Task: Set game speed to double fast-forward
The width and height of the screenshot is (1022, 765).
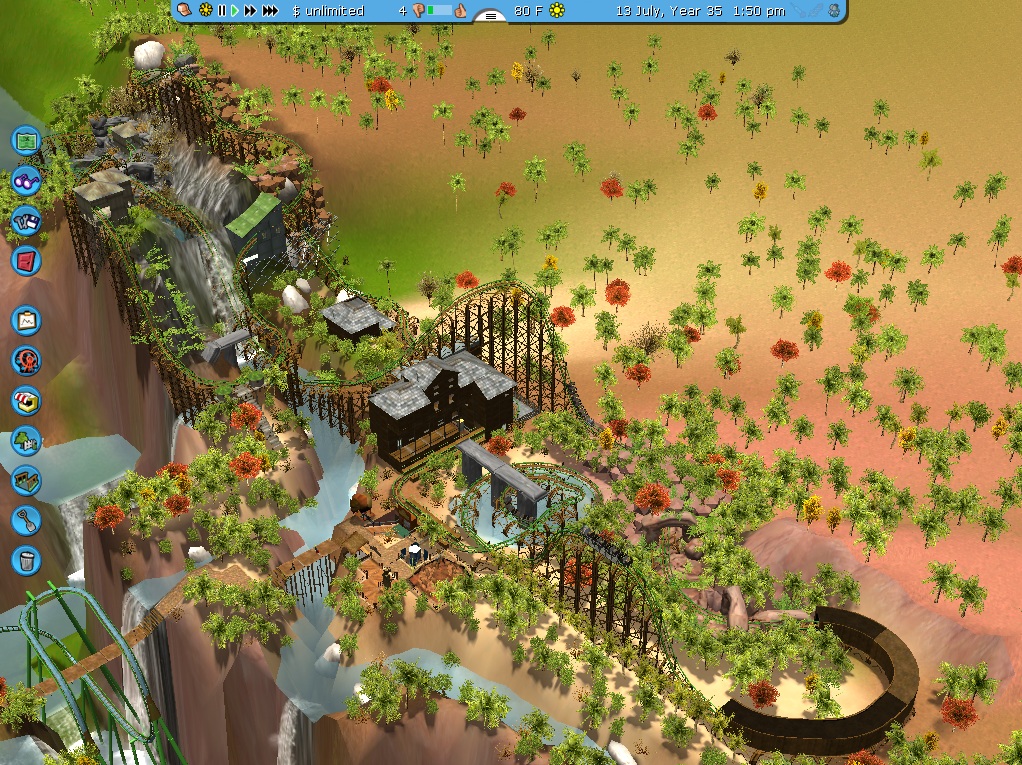Action: (x=250, y=11)
